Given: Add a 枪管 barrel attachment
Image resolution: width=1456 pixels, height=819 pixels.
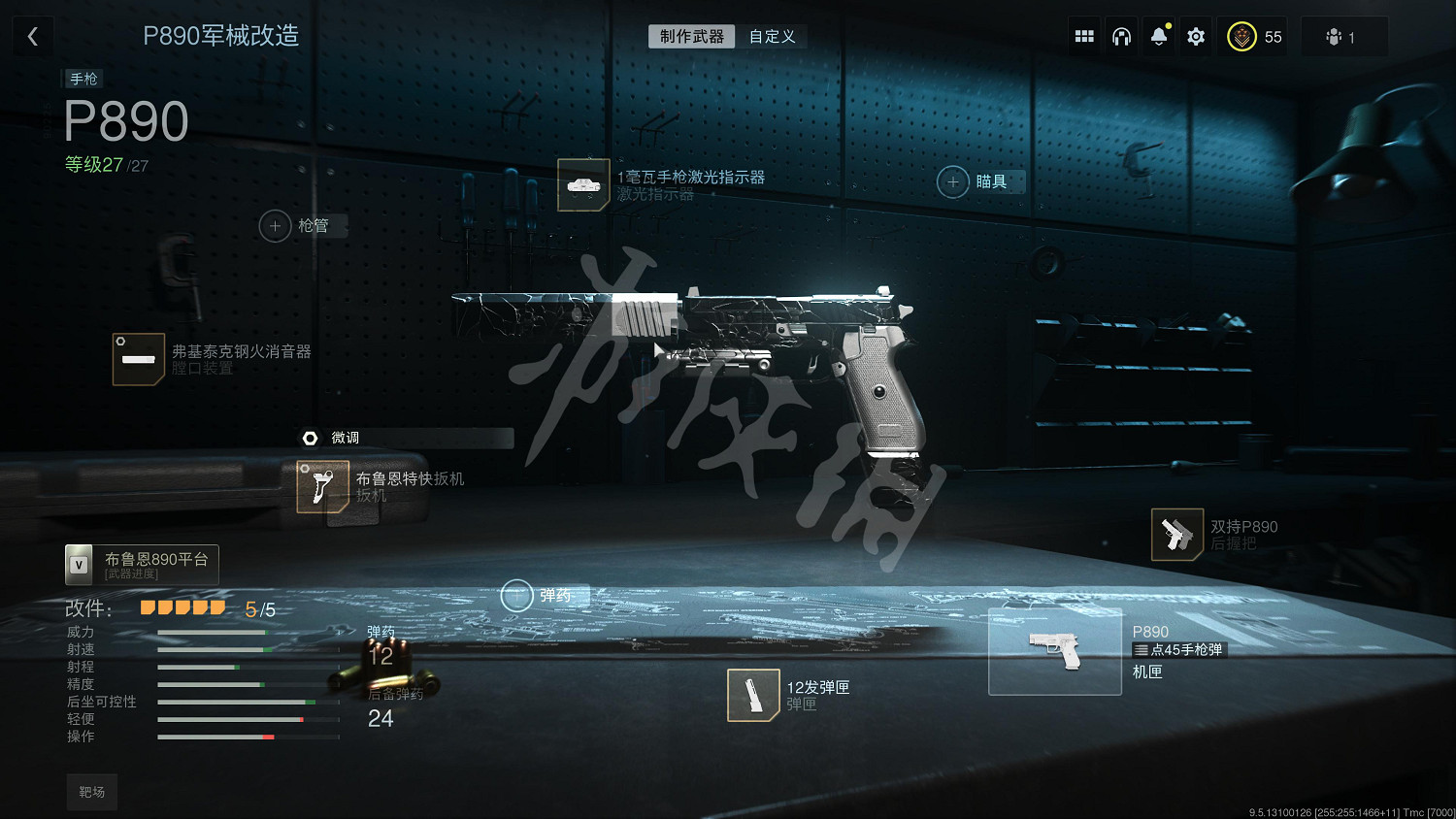Looking at the screenshot, I should pos(276,226).
